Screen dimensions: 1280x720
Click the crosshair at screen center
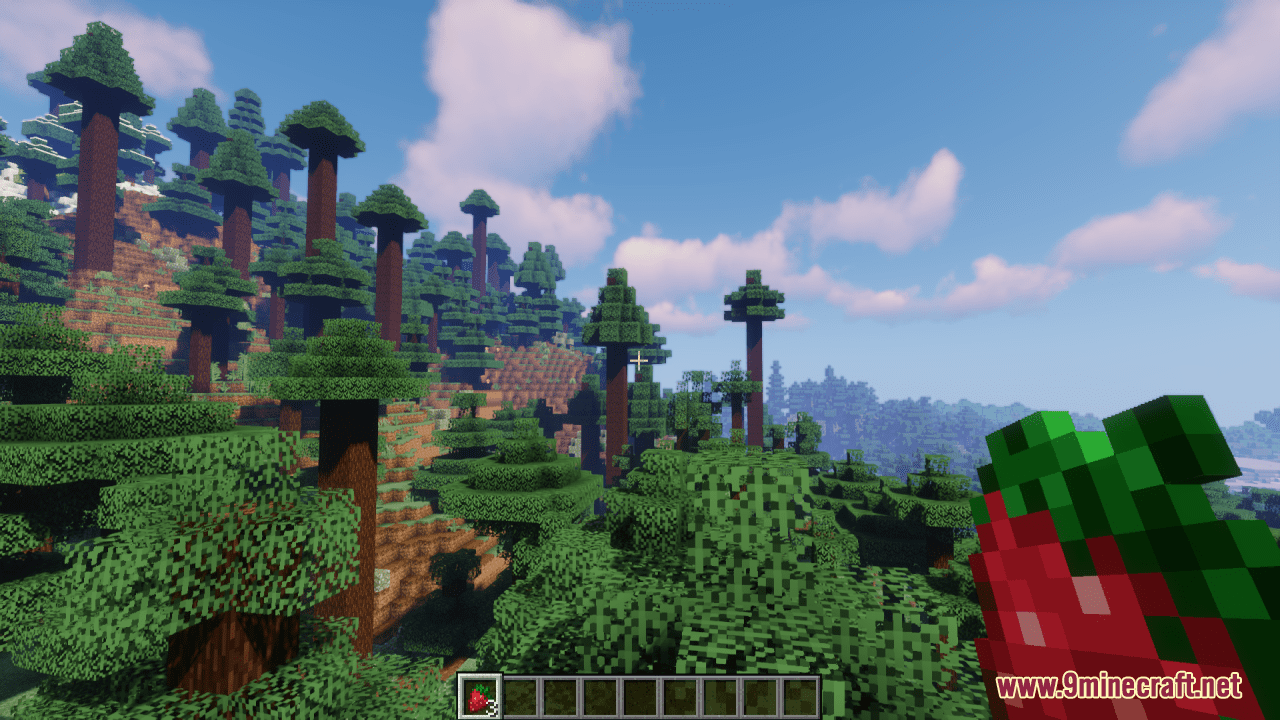[x=640, y=358]
